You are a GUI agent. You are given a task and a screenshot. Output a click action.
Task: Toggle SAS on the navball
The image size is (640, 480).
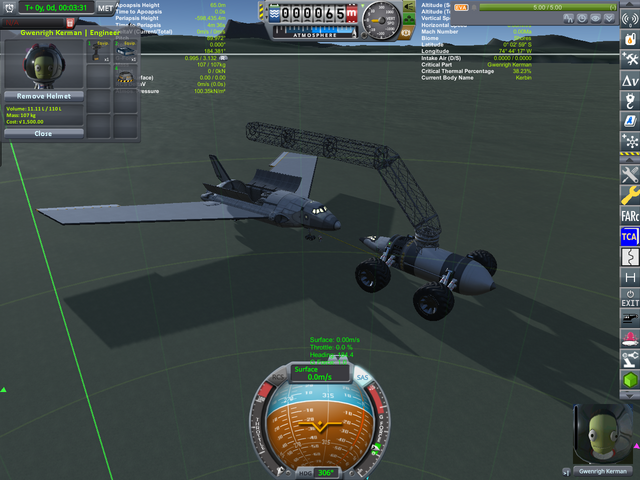pyautogui.click(x=361, y=376)
